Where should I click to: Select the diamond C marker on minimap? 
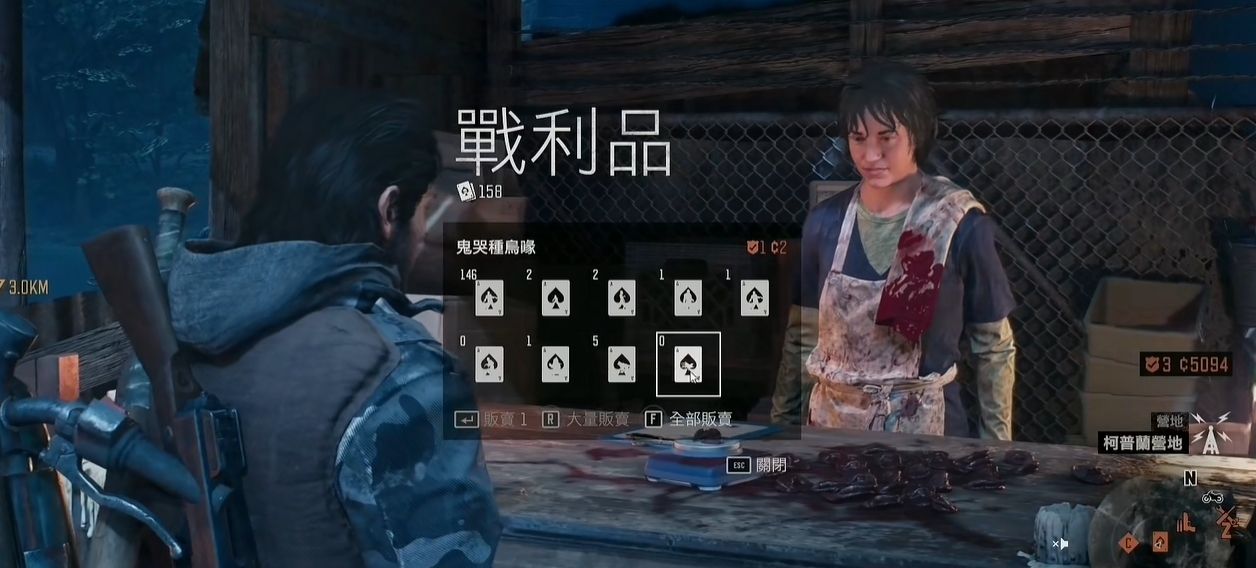1129,543
